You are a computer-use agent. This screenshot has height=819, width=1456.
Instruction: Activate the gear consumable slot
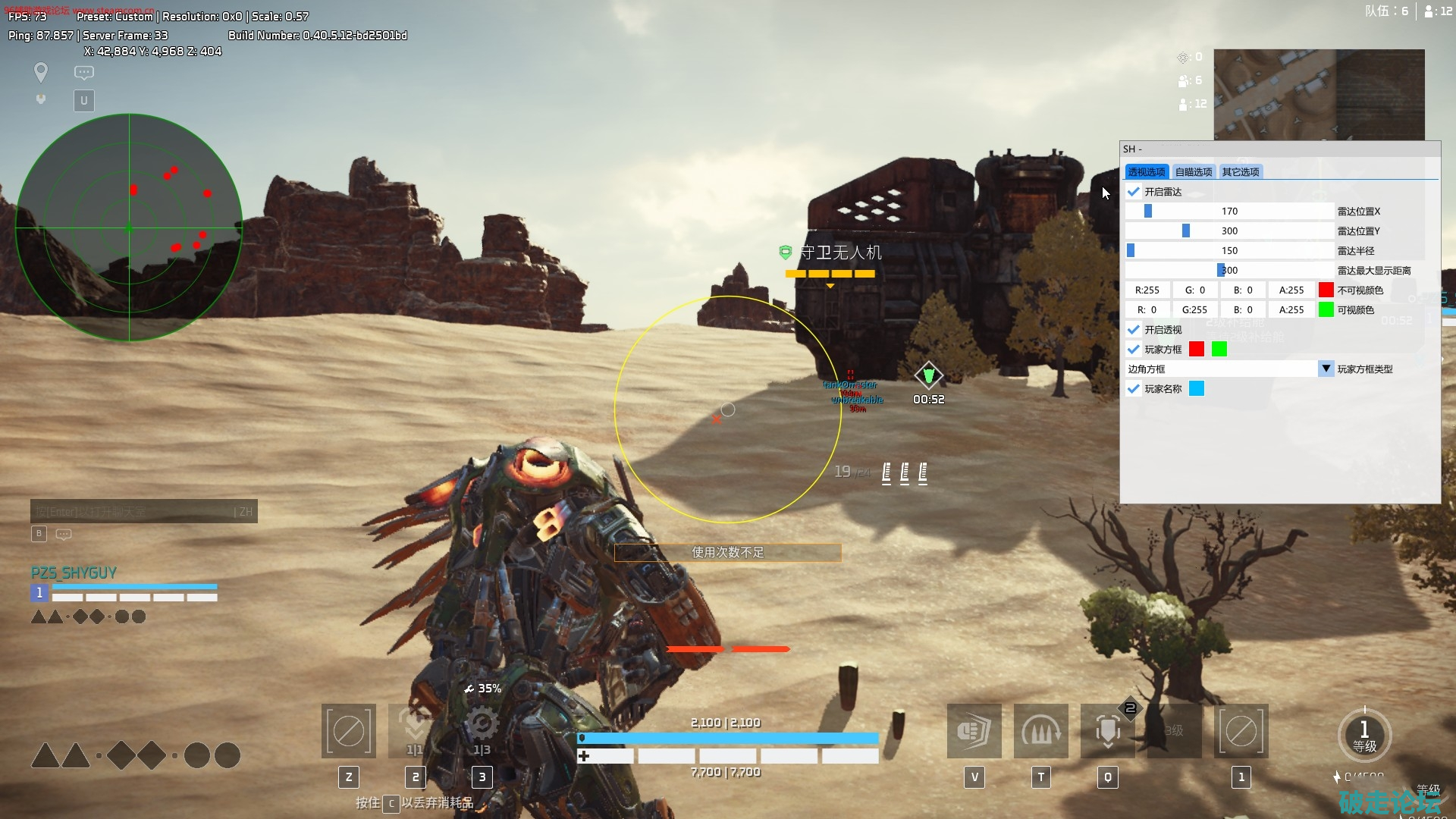tap(482, 730)
